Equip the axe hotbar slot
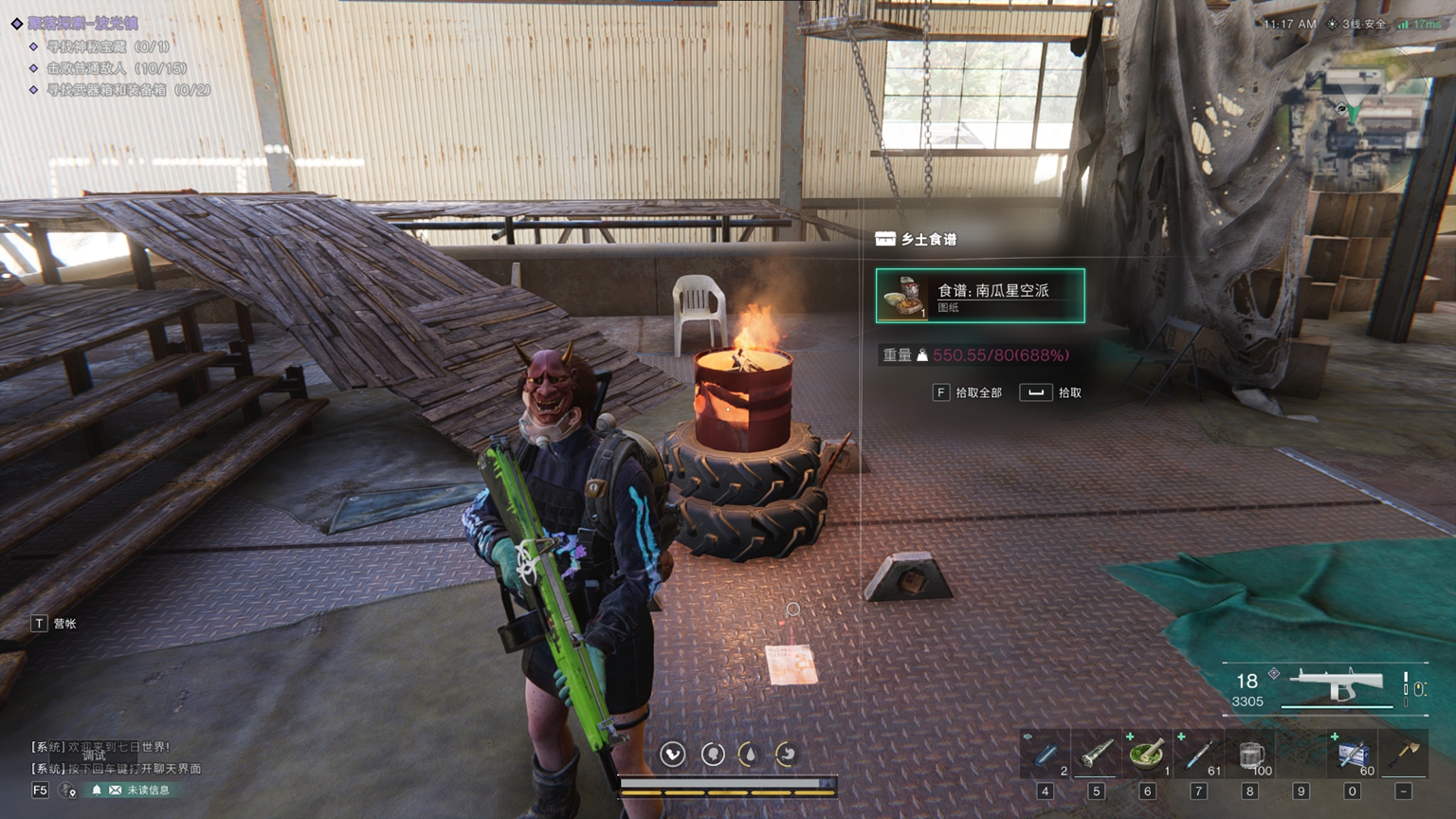The width and height of the screenshot is (1456, 819). [1404, 755]
